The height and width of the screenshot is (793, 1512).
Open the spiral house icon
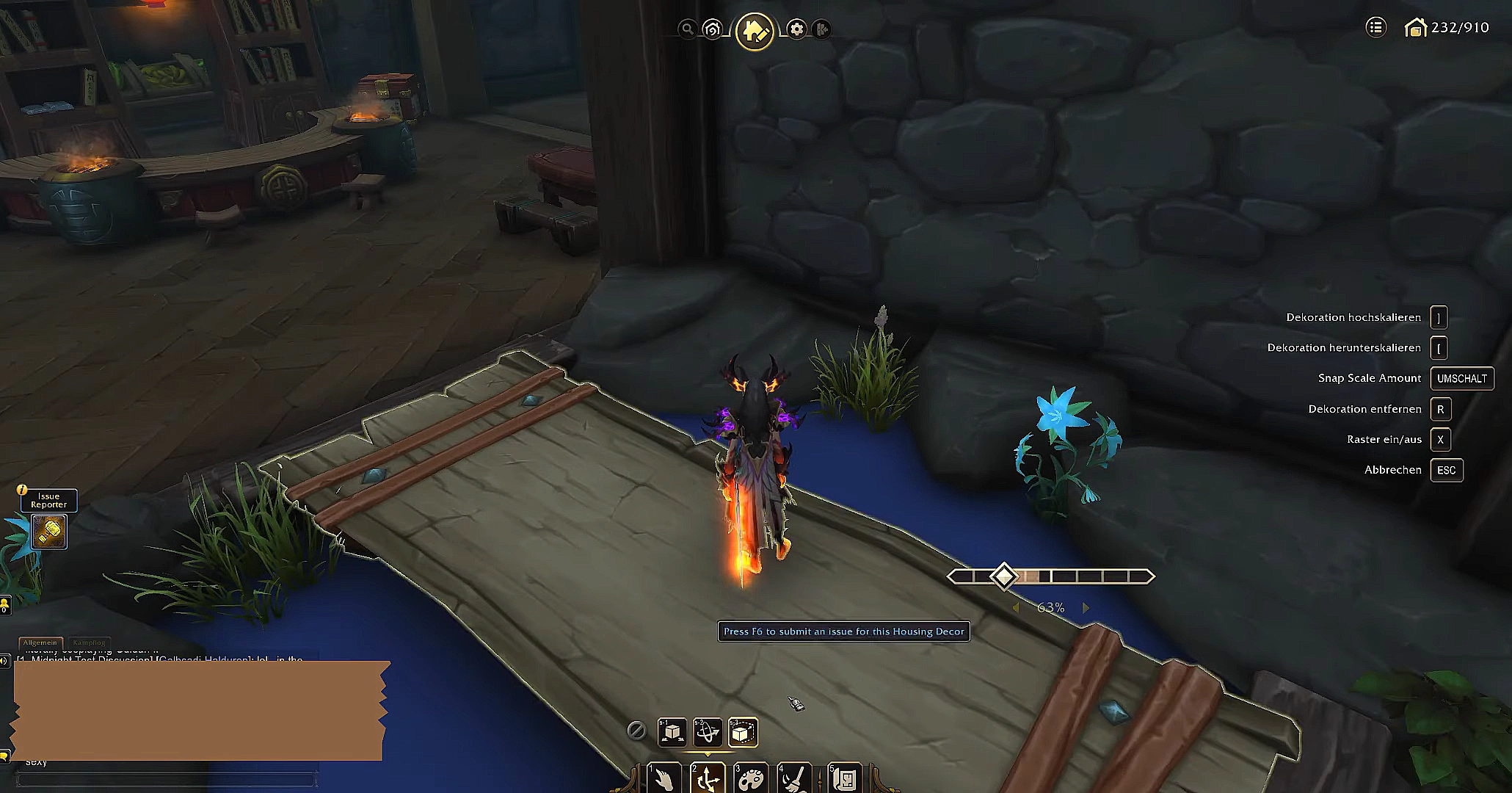[x=712, y=29]
